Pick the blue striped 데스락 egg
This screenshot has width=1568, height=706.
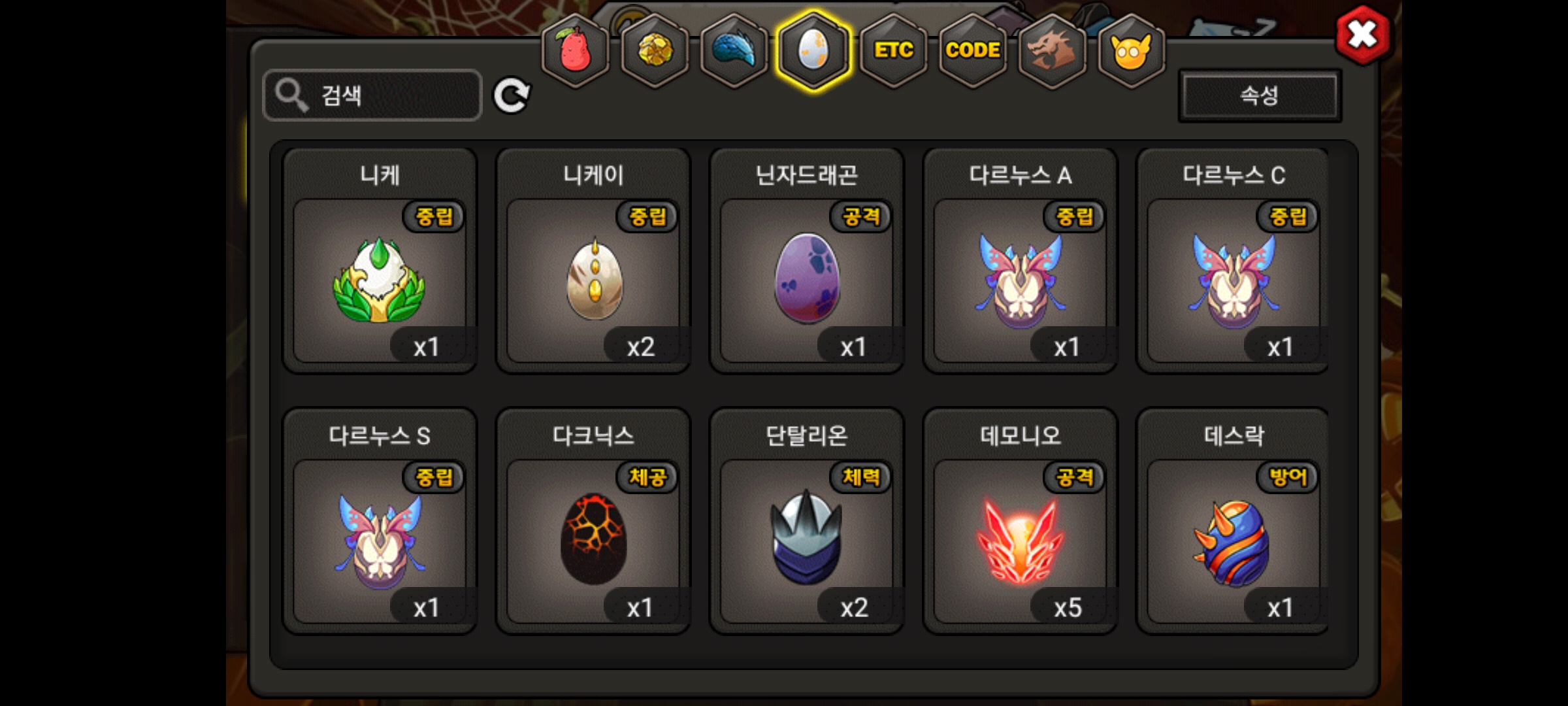point(1233,540)
